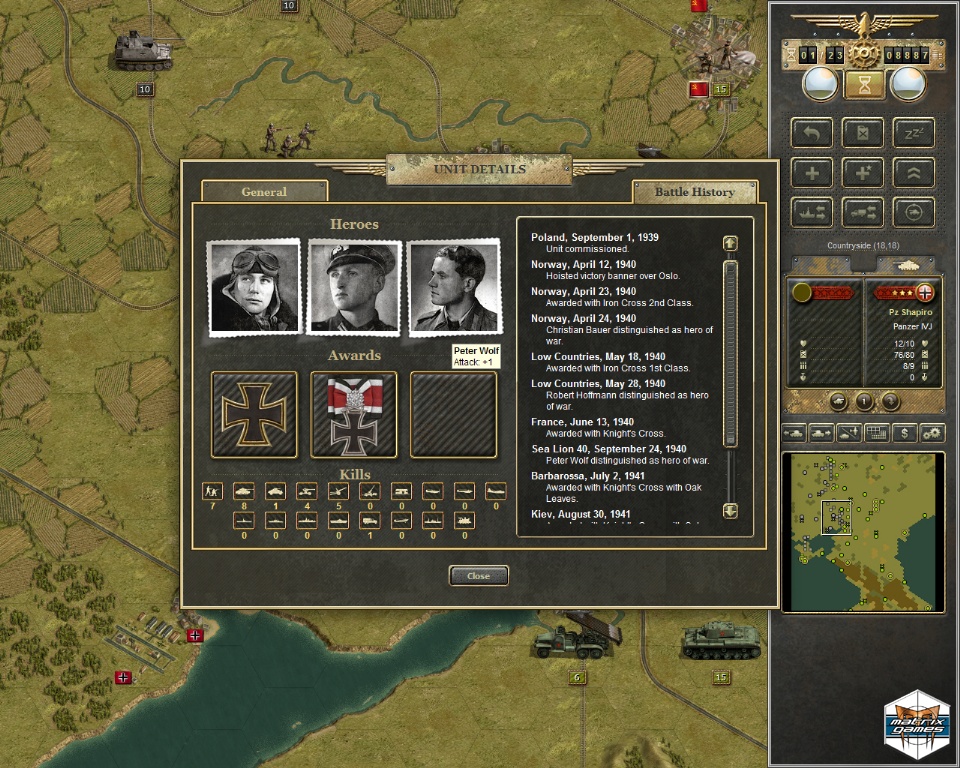Open the game options gear button

coord(933,433)
